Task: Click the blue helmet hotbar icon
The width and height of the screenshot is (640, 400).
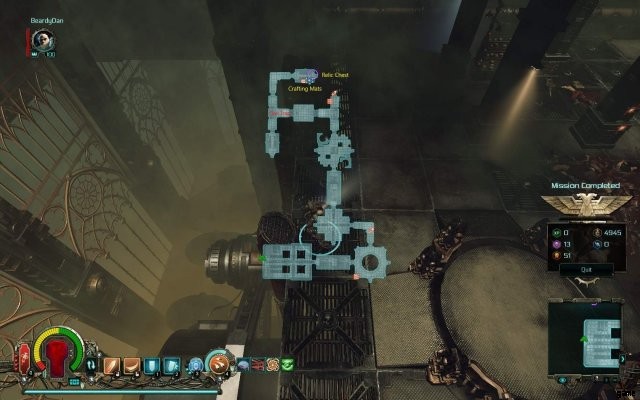Action: [x=243, y=364]
